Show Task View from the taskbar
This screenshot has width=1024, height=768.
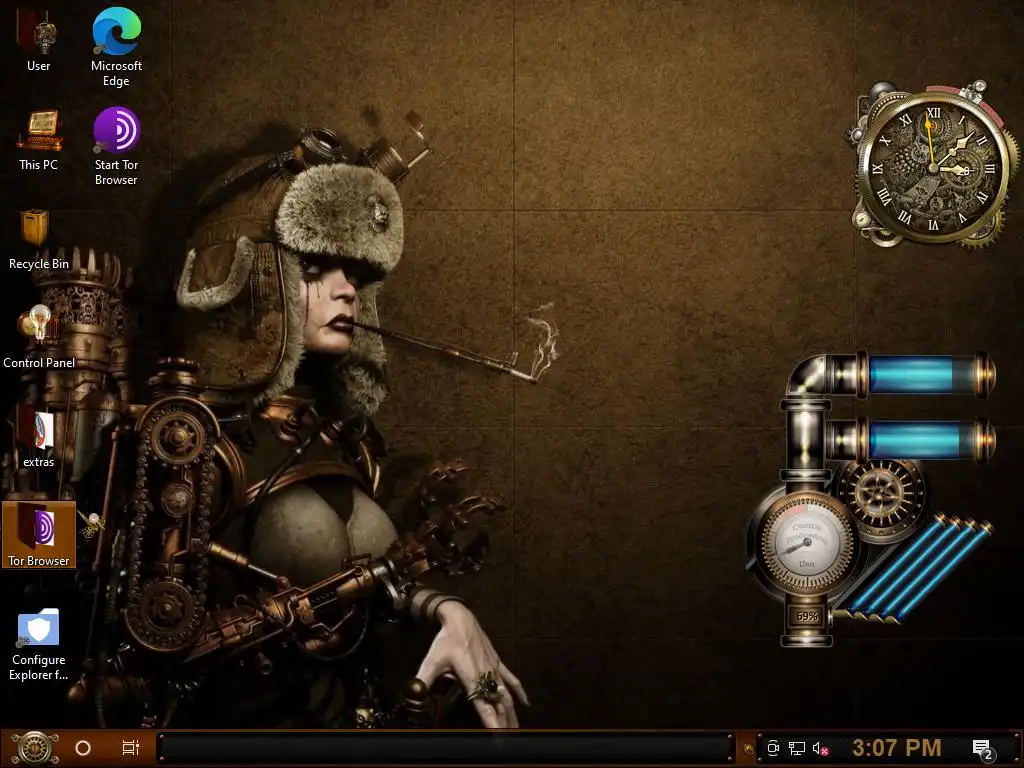[x=130, y=747]
